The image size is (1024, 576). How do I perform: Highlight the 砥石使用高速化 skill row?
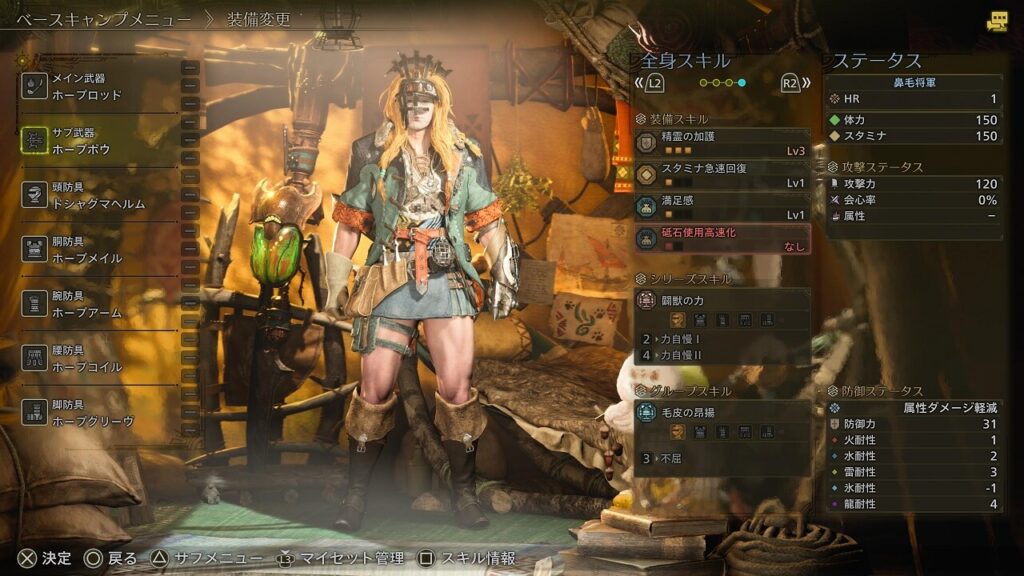[x=721, y=239]
